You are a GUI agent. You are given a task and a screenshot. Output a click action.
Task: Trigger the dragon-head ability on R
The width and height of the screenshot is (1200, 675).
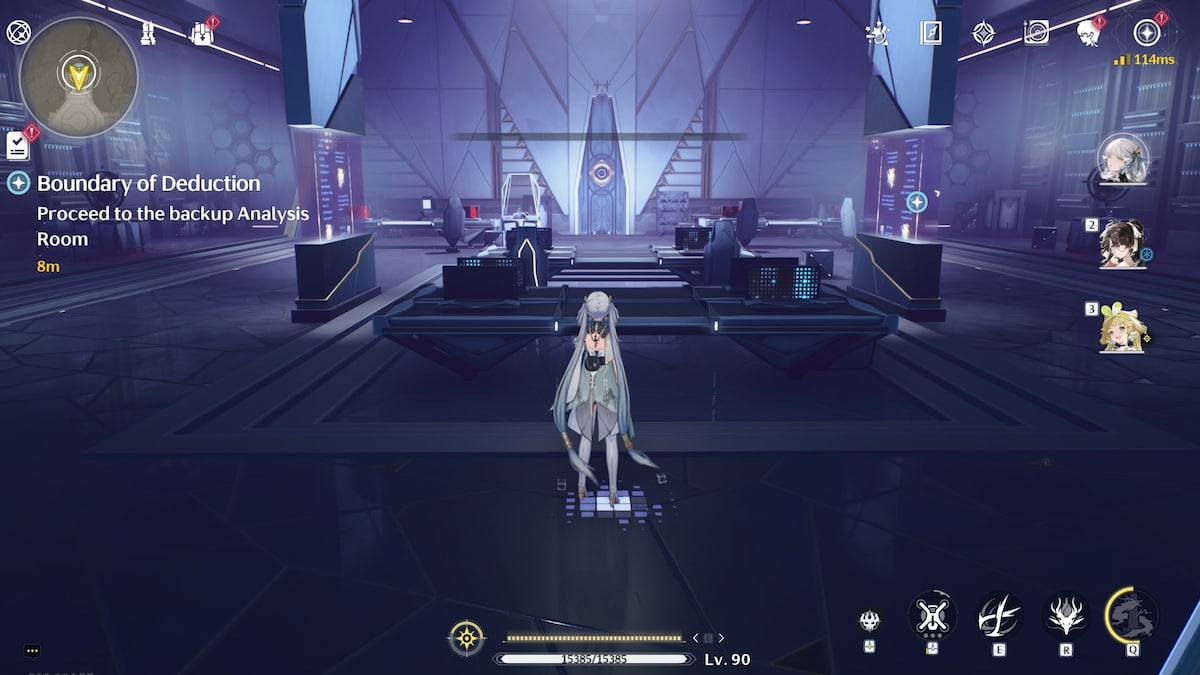click(1066, 614)
